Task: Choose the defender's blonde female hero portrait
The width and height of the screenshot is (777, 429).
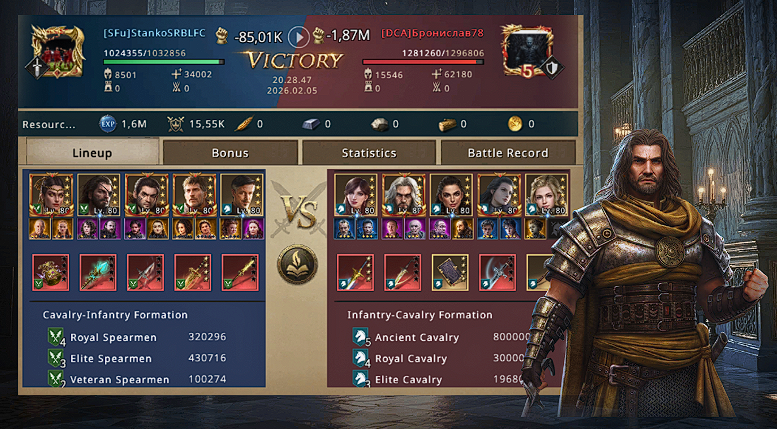Action: pos(546,195)
